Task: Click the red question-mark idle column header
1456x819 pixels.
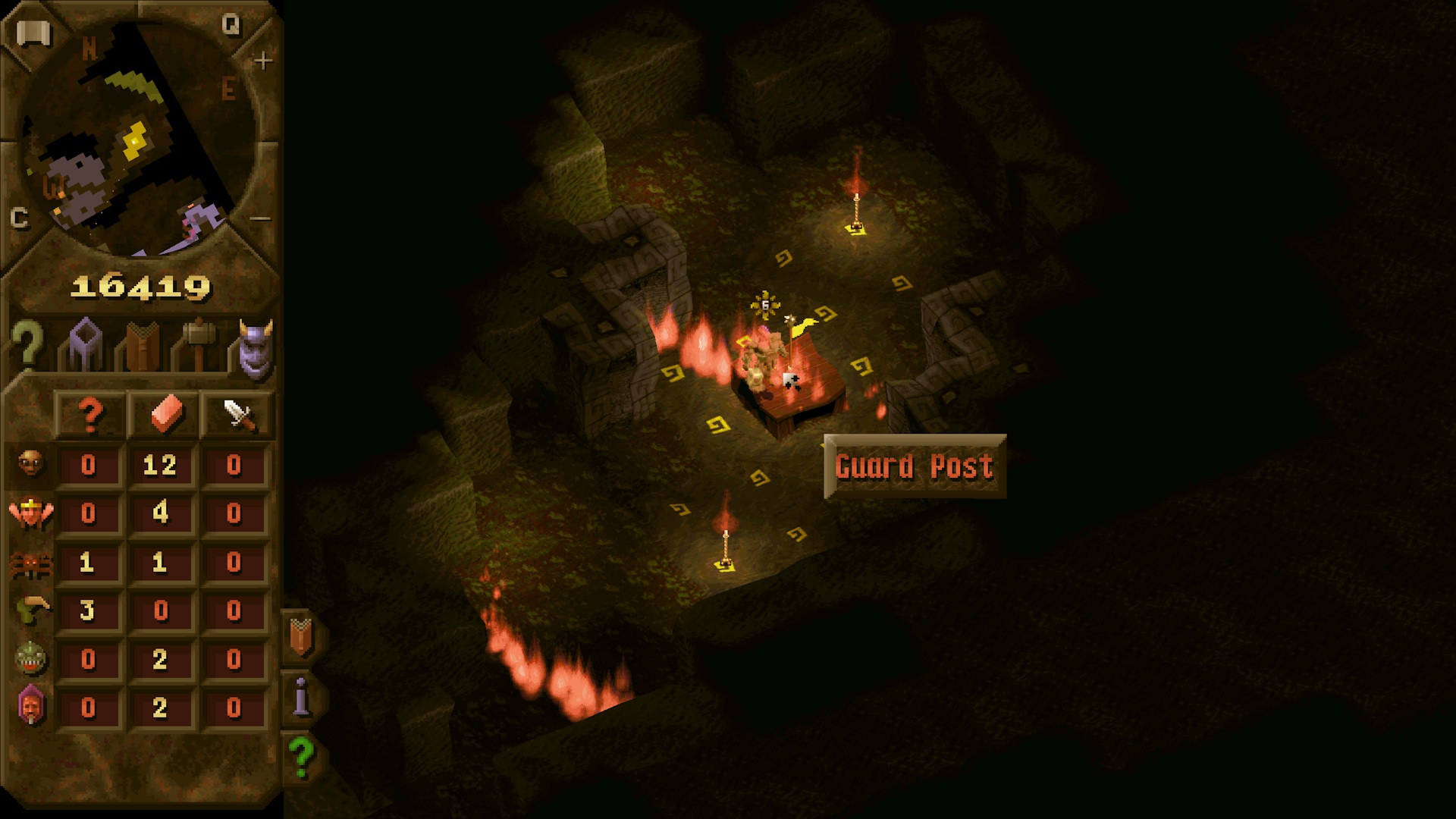Action: click(90, 415)
